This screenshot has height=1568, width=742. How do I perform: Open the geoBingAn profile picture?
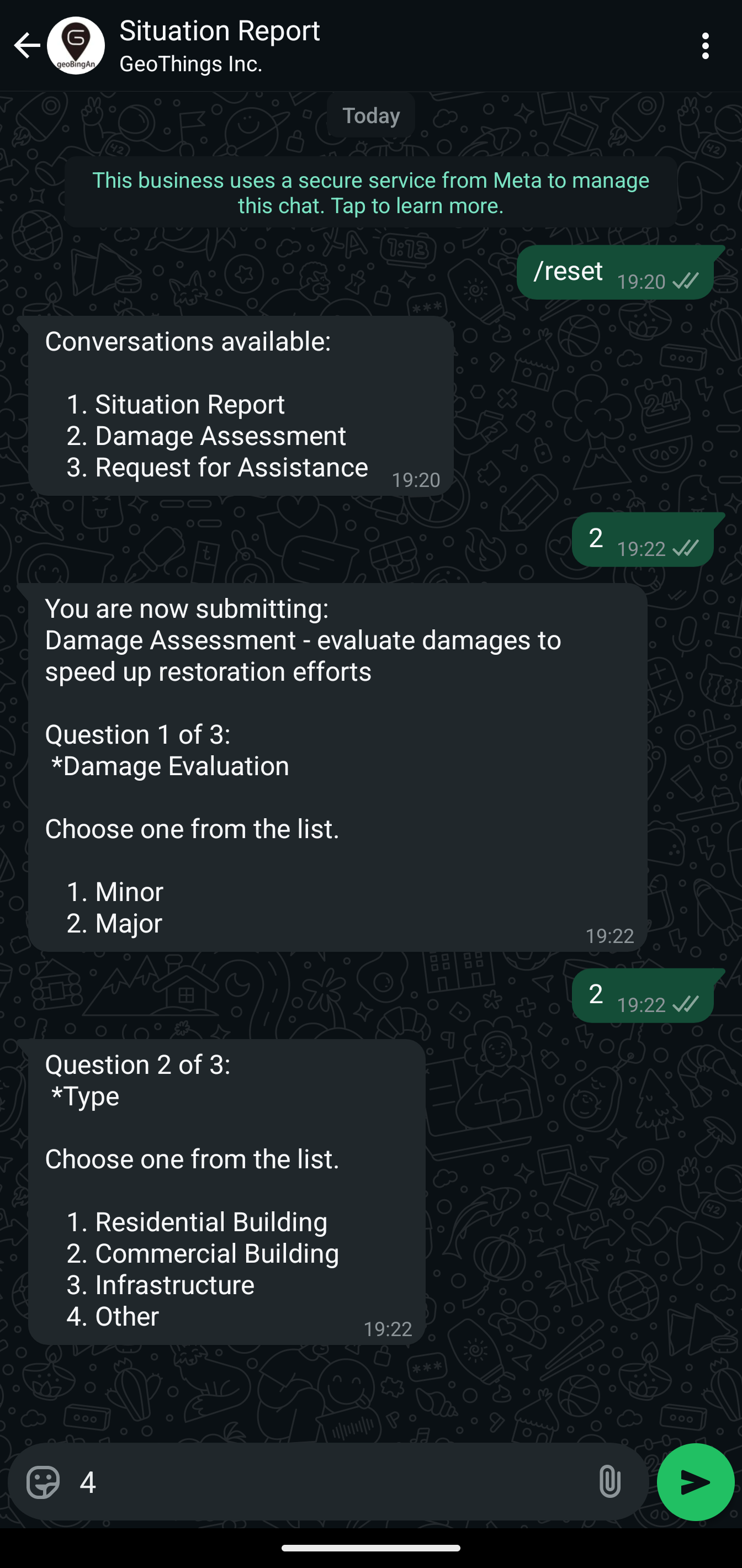point(76,45)
